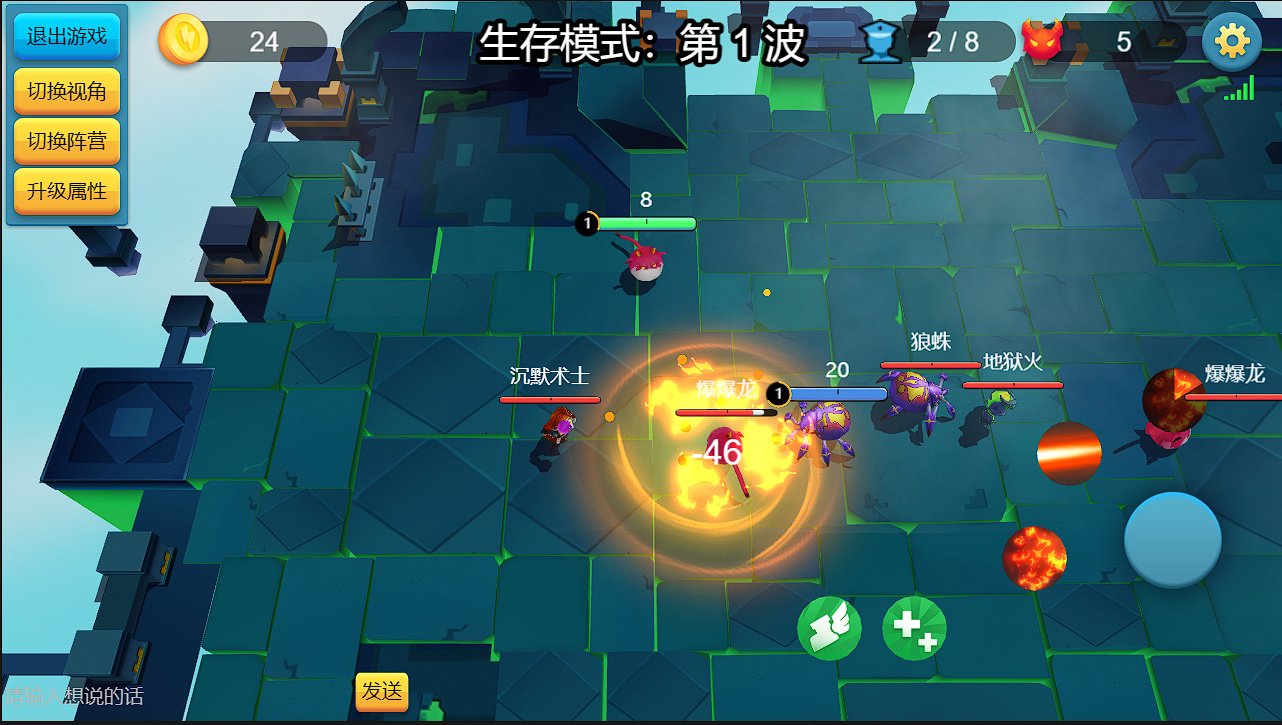The height and width of the screenshot is (725, 1282).
Task: Tap the large blue attack button
Action: tap(1172, 540)
